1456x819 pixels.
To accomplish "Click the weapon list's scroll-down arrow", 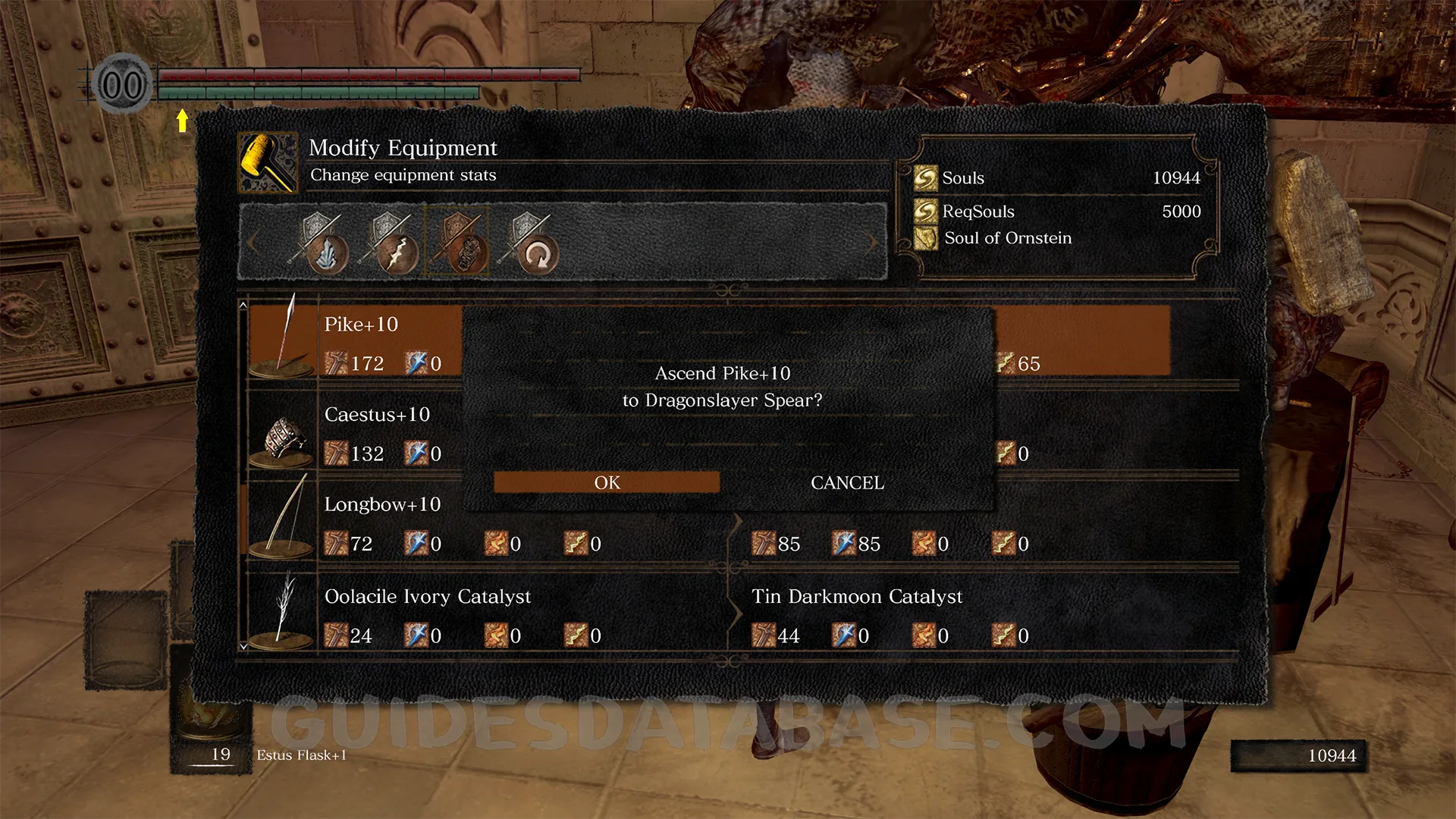I will [243, 647].
